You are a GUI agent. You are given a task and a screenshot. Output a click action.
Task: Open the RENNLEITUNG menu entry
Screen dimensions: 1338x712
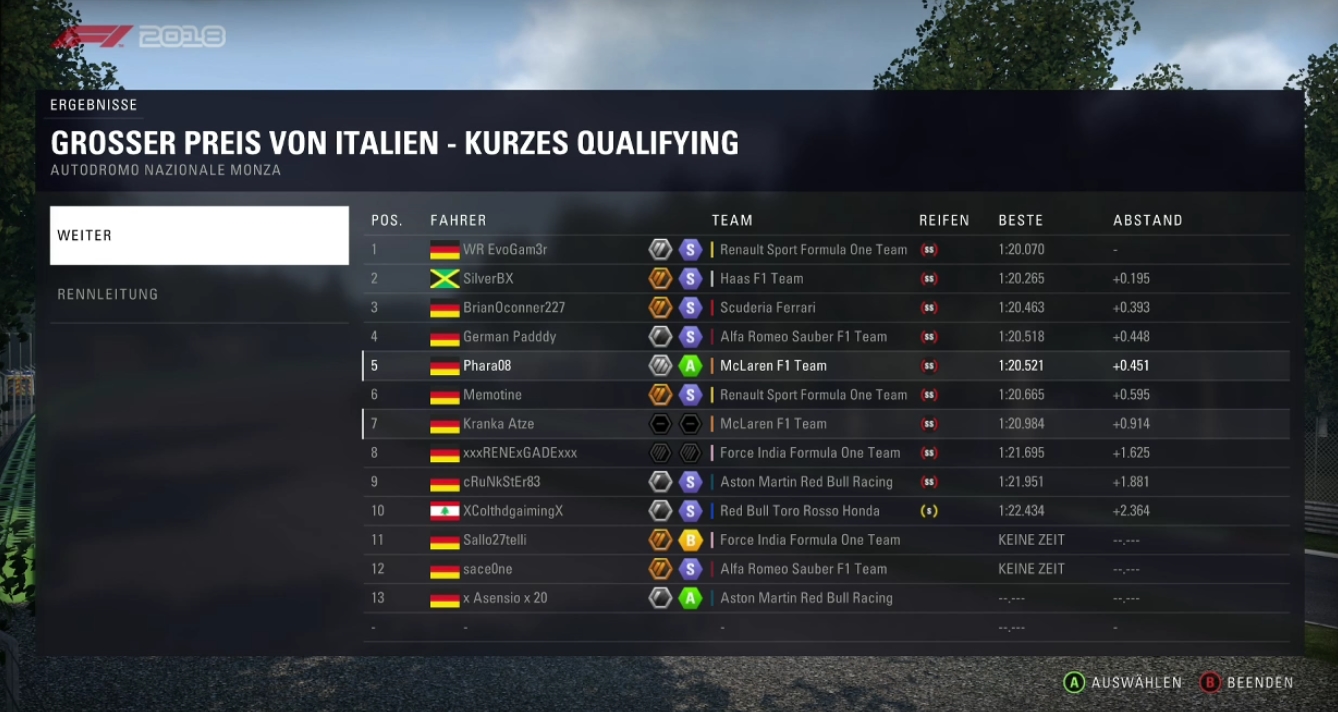[x=199, y=294]
